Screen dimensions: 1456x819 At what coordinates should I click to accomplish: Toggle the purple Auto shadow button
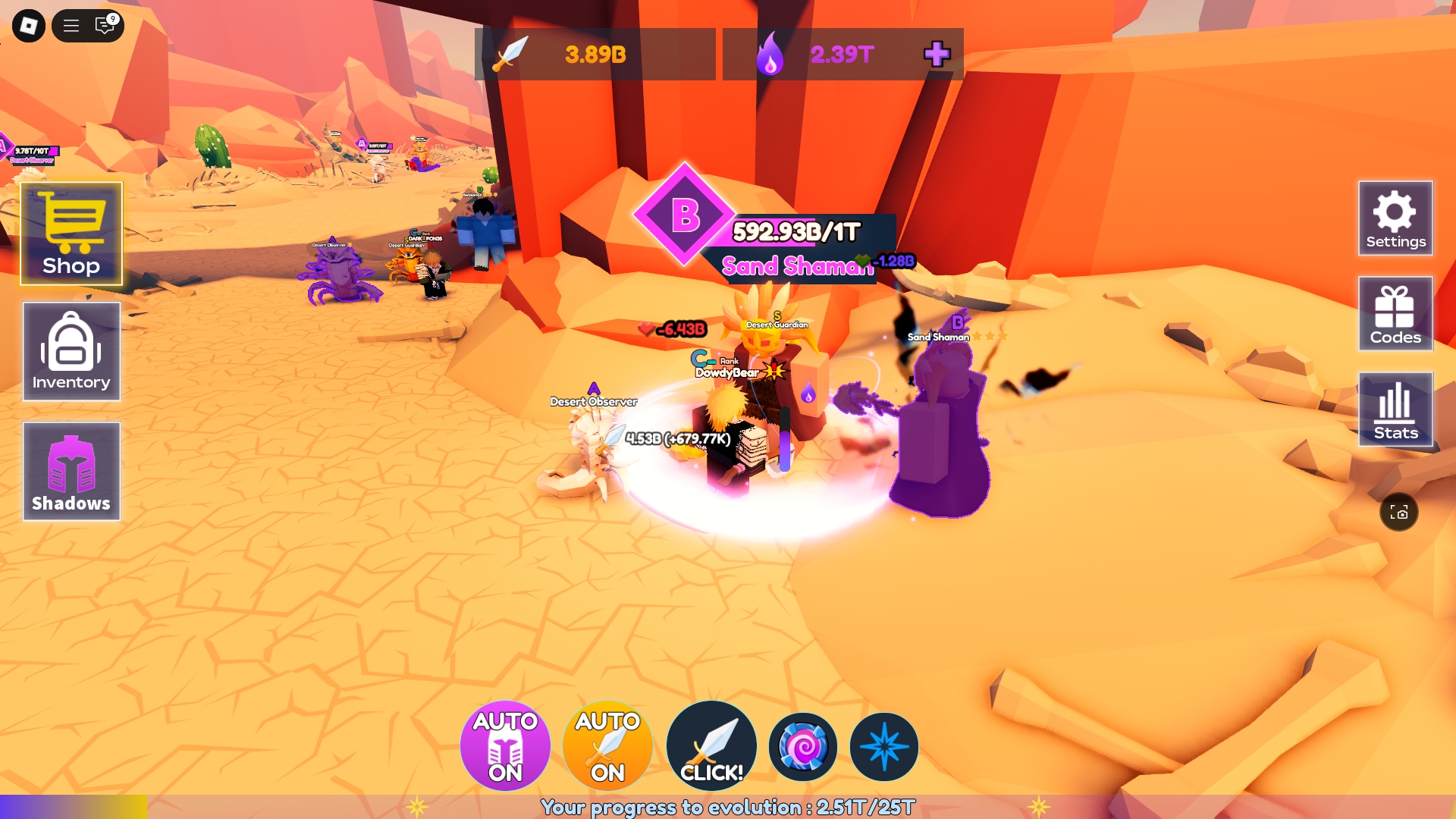pos(505,746)
